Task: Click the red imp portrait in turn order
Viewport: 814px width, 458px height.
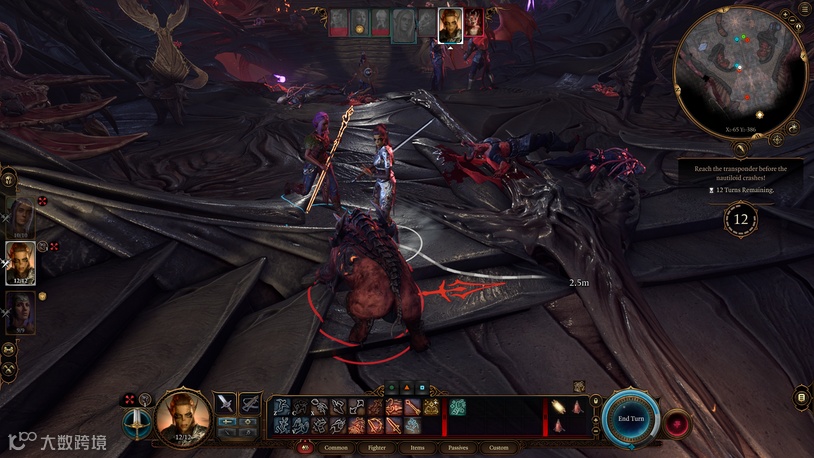Action: [474, 23]
